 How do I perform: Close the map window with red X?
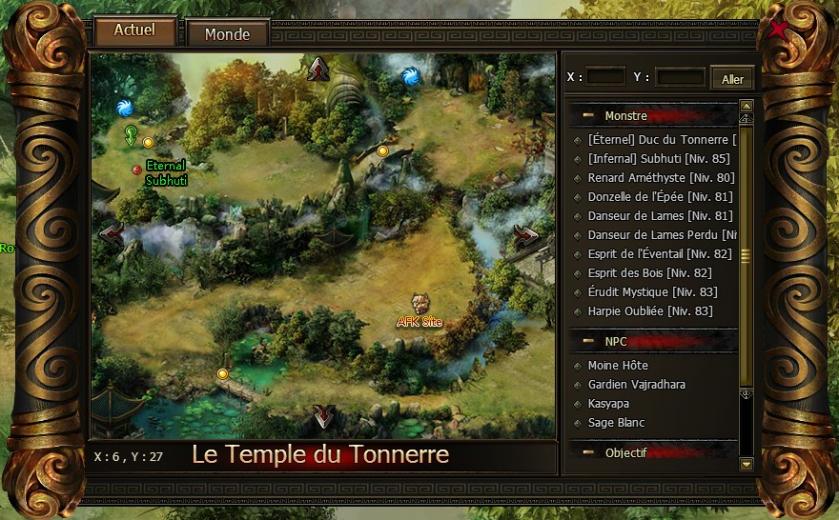pos(777,29)
